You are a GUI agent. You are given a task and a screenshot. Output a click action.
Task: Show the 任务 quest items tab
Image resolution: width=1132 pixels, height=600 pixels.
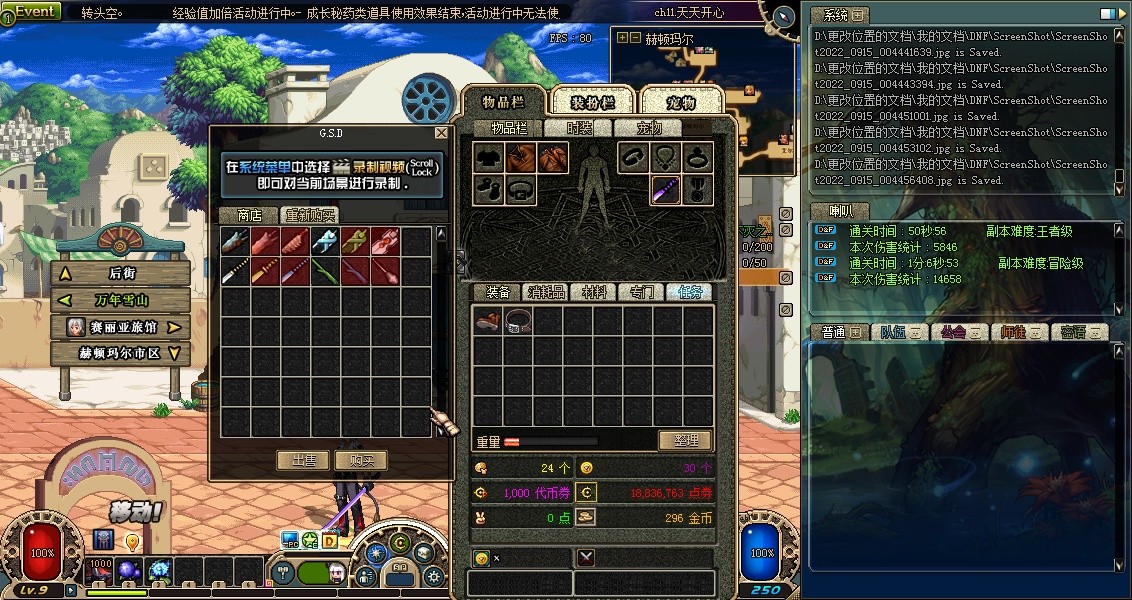(x=690, y=292)
